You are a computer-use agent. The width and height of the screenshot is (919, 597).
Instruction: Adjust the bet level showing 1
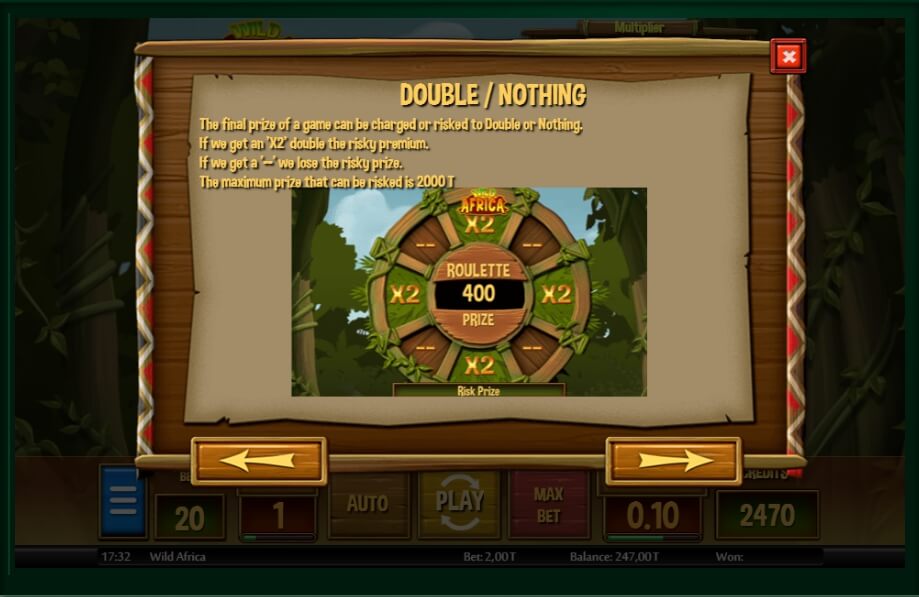point(279,516)
